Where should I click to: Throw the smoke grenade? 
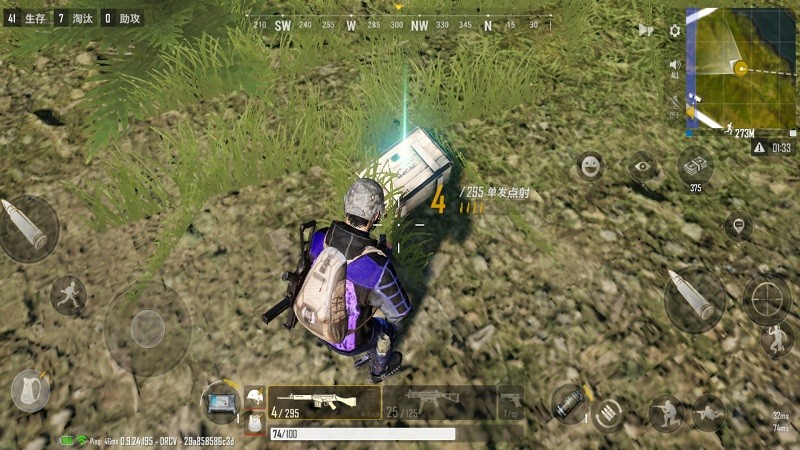pos(568,403)
